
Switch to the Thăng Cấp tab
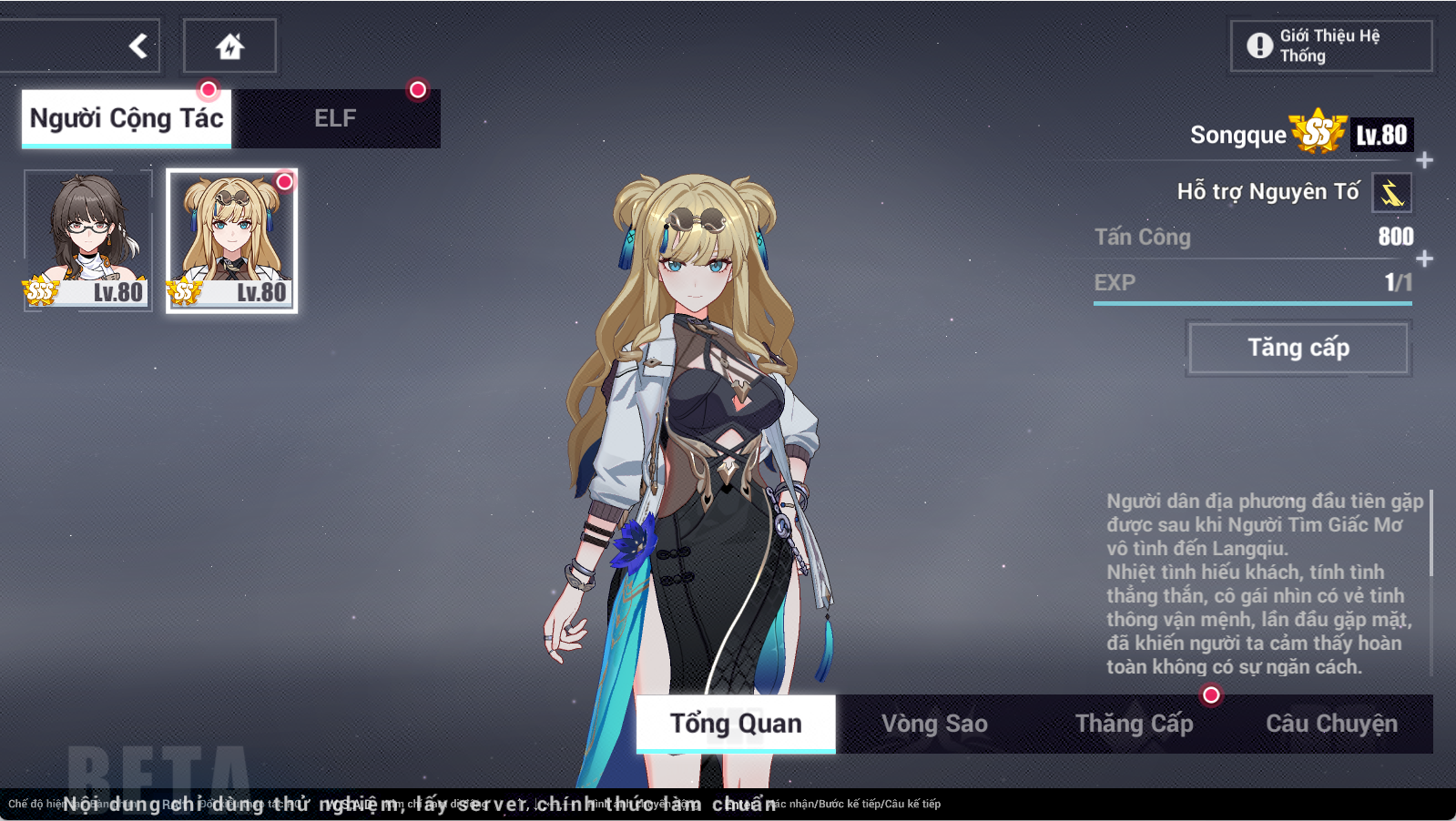[1134, 724]
